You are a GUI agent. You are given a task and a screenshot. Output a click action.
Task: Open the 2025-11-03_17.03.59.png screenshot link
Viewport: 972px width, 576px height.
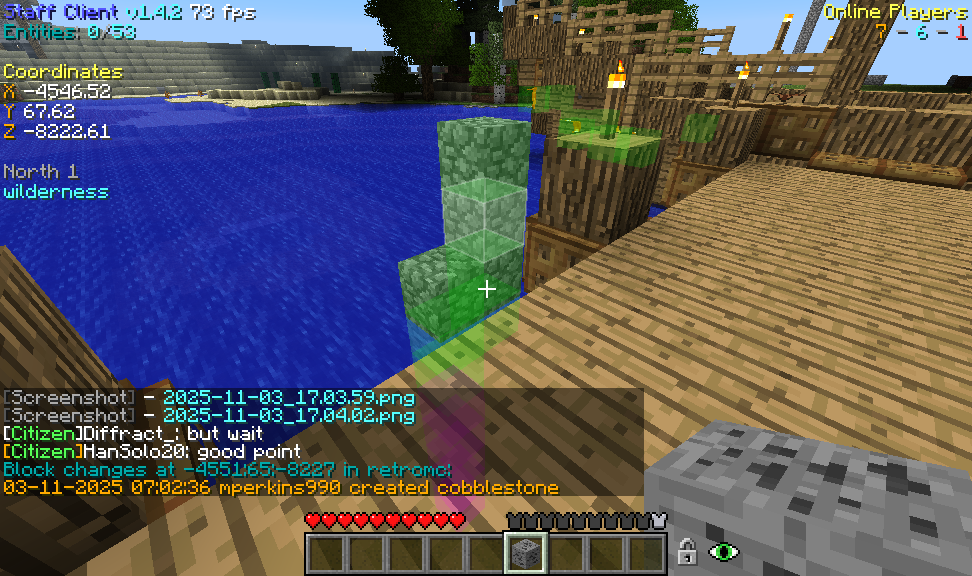288,397
